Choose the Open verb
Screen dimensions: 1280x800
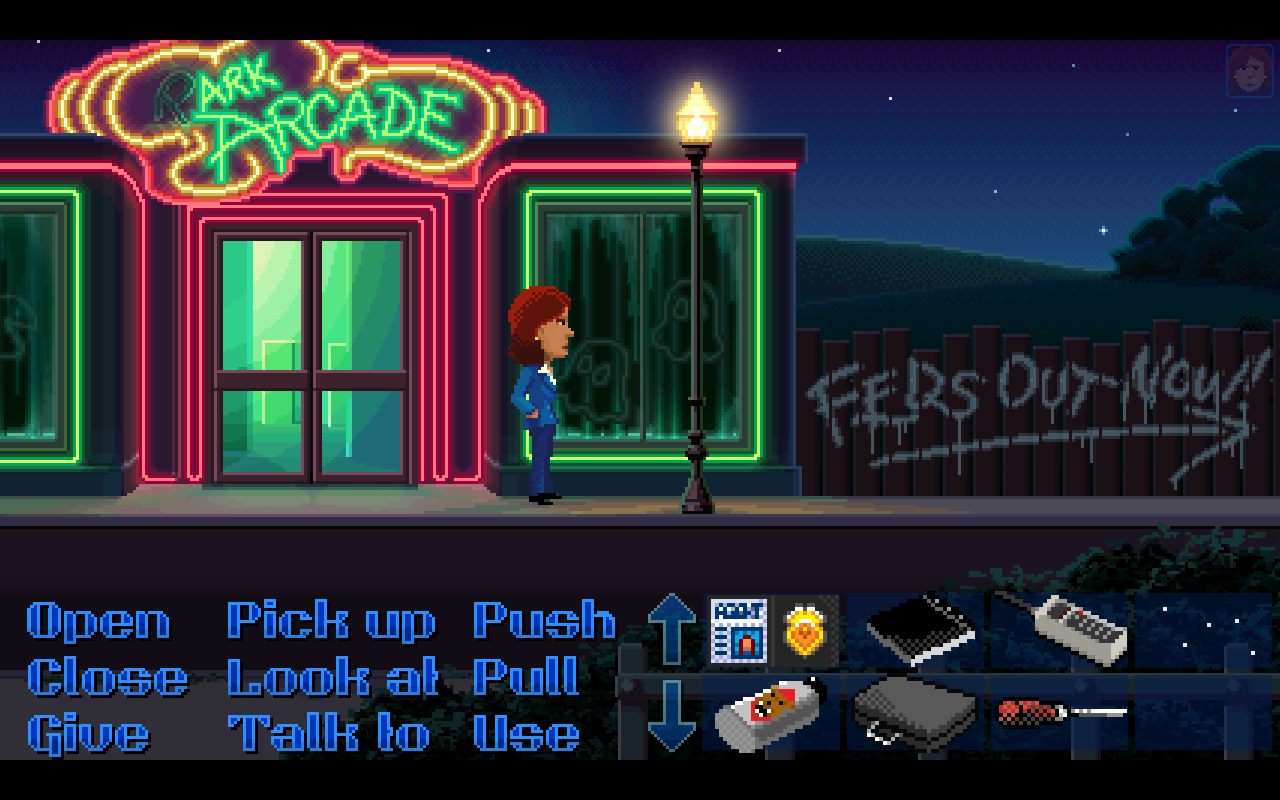[97, 622]
